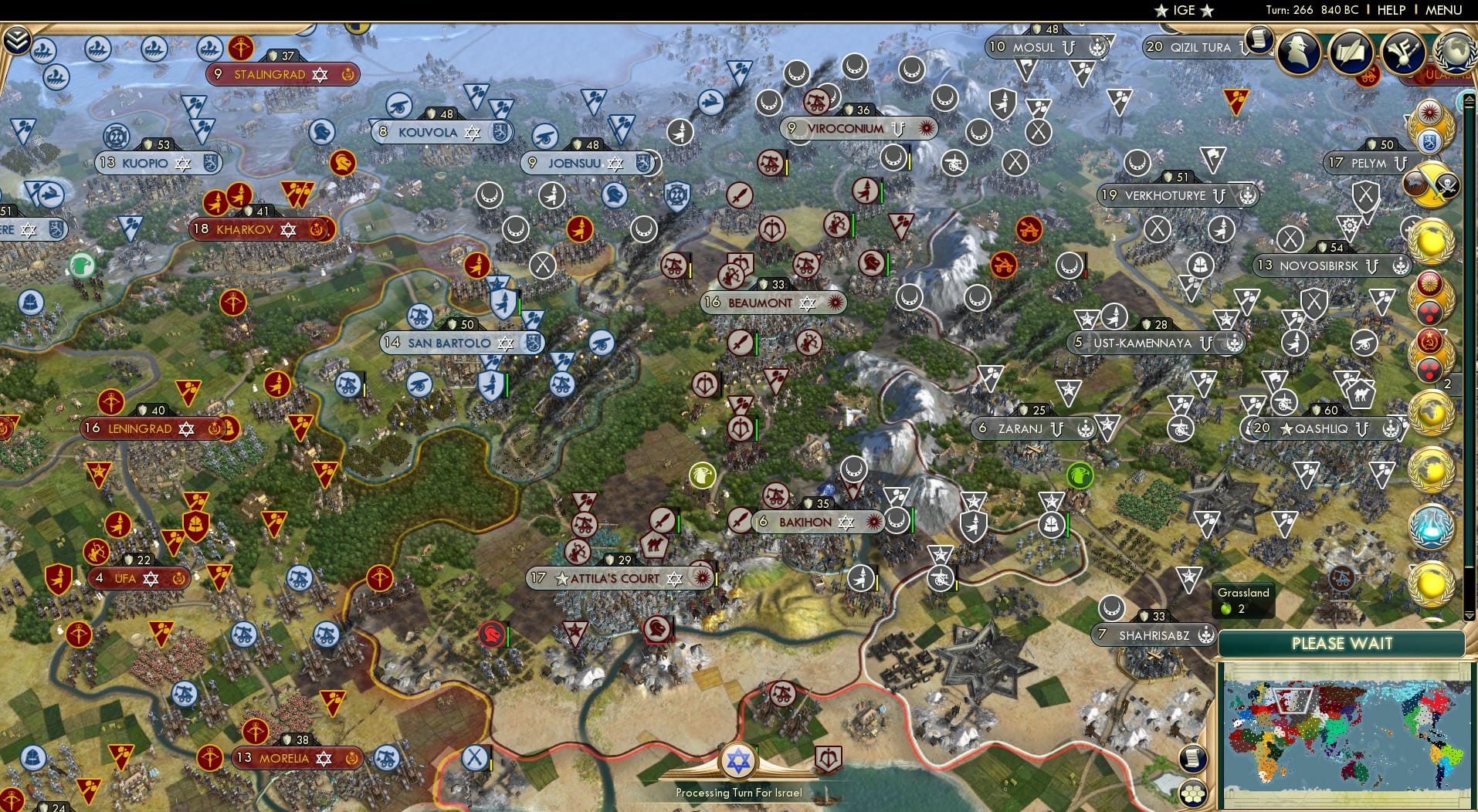Click the blue Faith notification bubble

point(1430,526)
